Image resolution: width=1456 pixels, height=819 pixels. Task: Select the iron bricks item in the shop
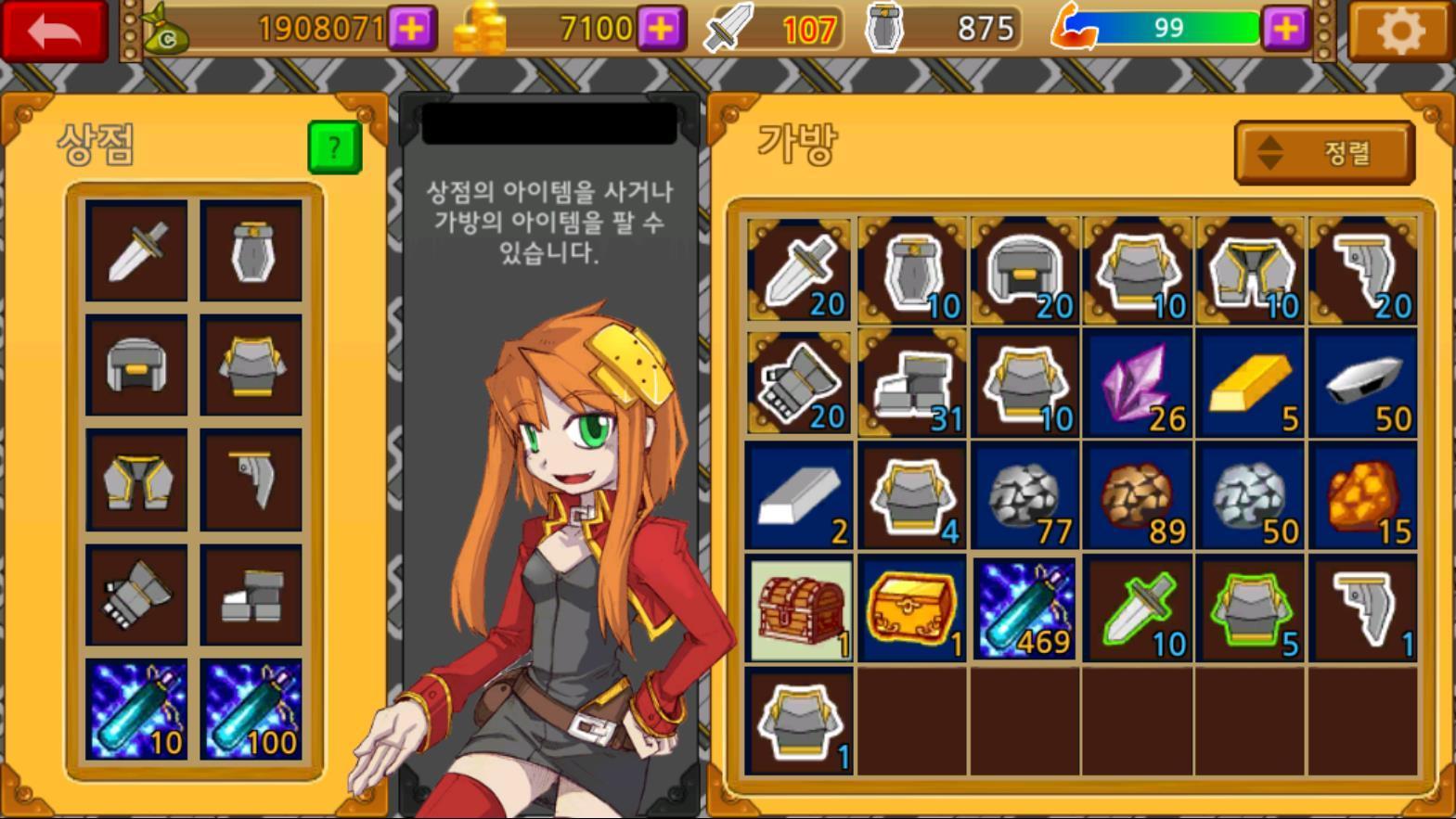tap(252, 598)
